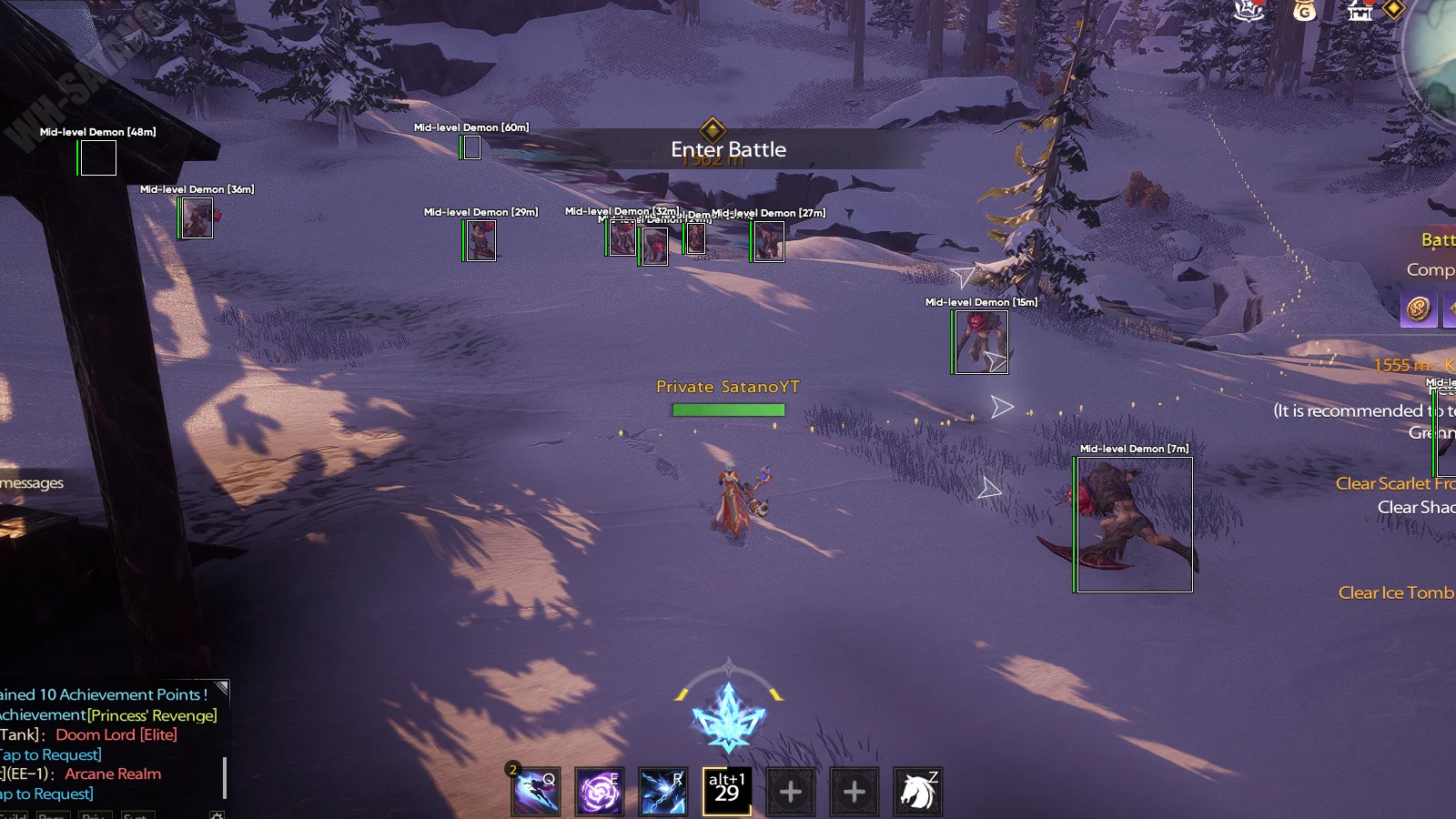Tap to Request the Arcane Realm party
This screenshot has width=1456, height=819.
47,794
